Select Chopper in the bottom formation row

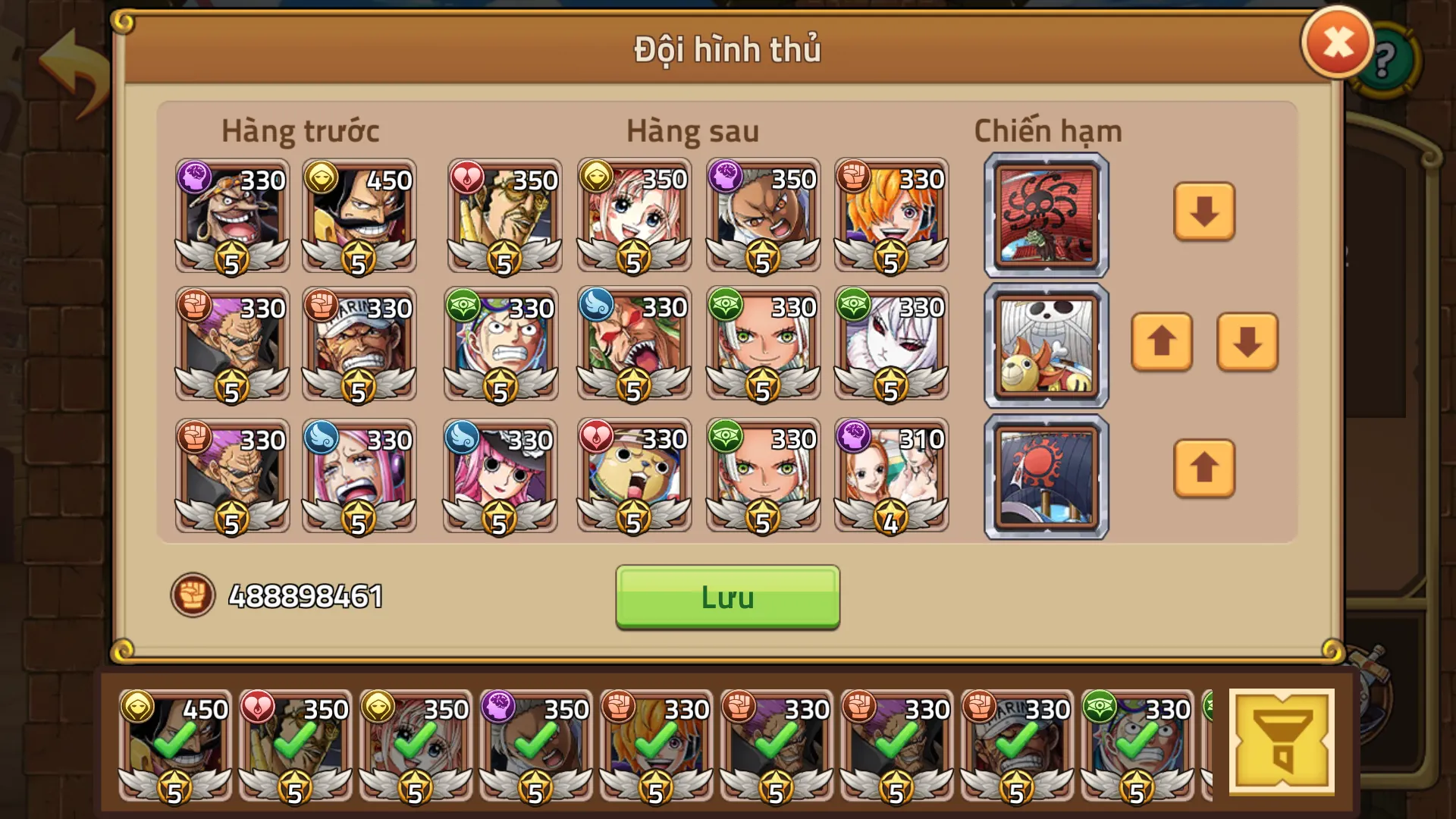click(634, 474)
